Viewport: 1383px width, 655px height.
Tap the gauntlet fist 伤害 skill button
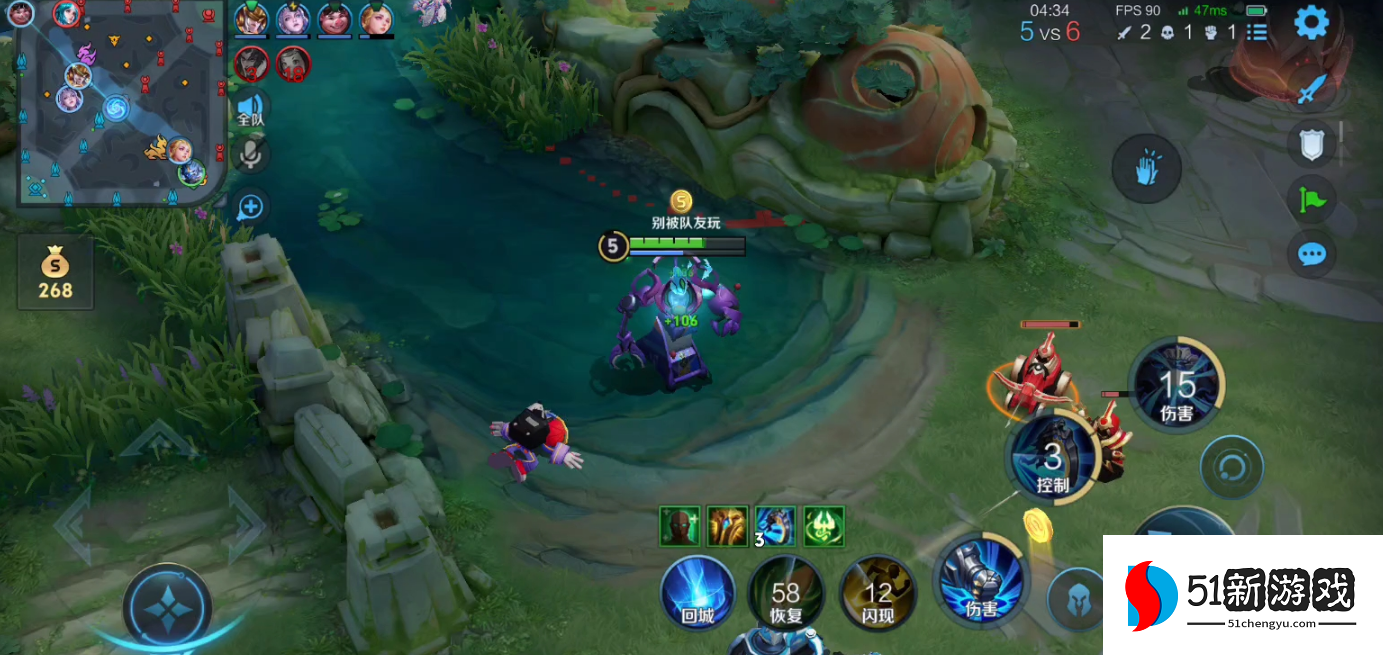click(x=980, y=582)
